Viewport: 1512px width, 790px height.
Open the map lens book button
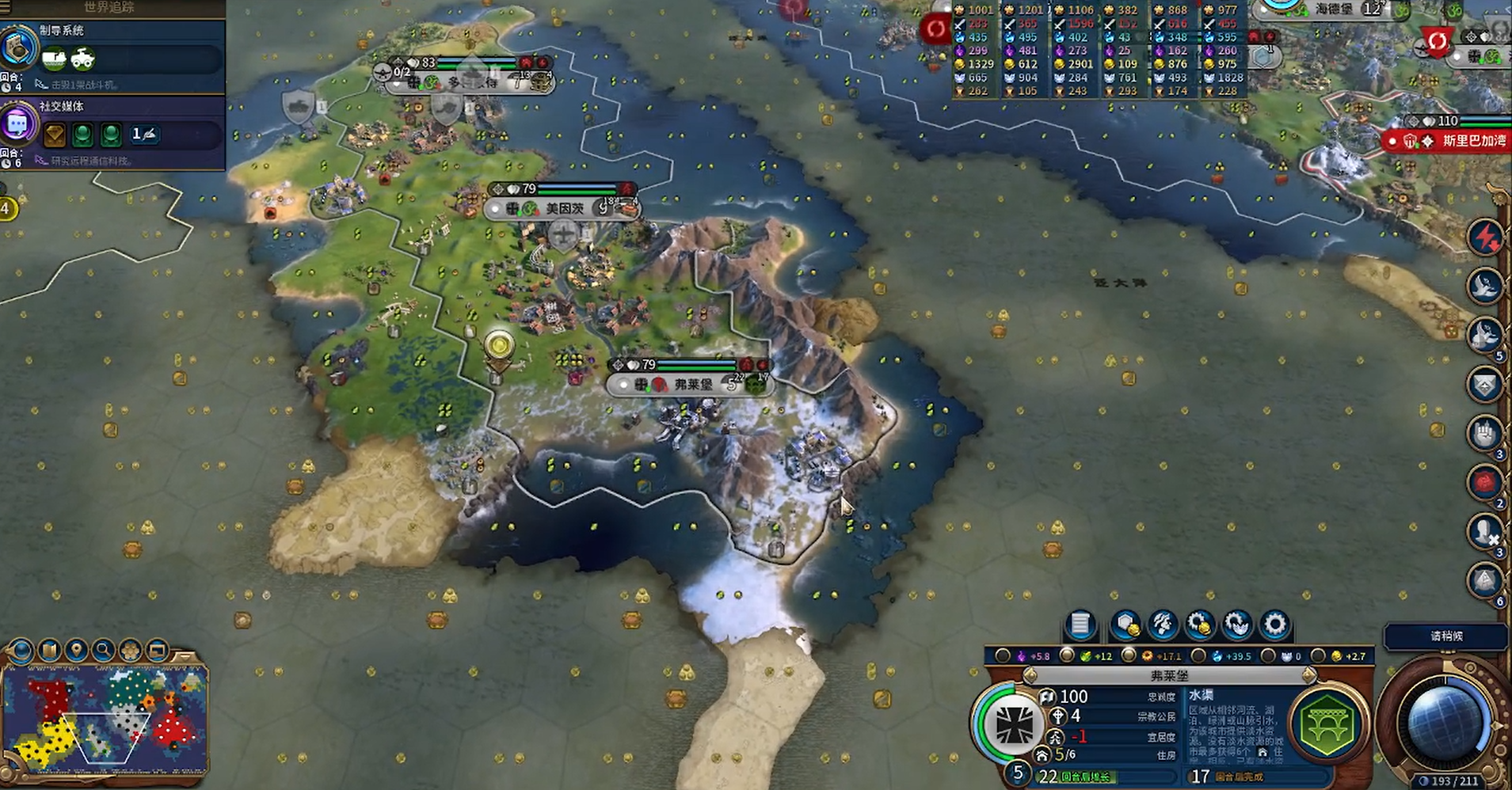point(49,651)
